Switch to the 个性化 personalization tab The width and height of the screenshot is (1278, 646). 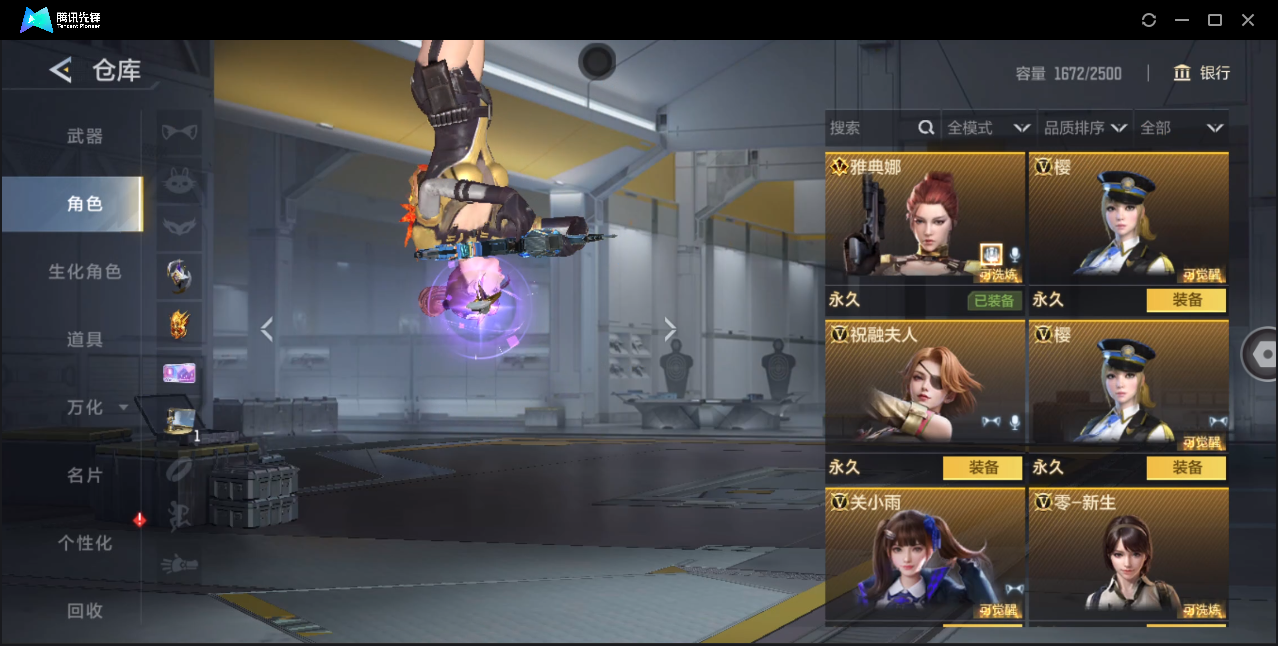(84, 544)
